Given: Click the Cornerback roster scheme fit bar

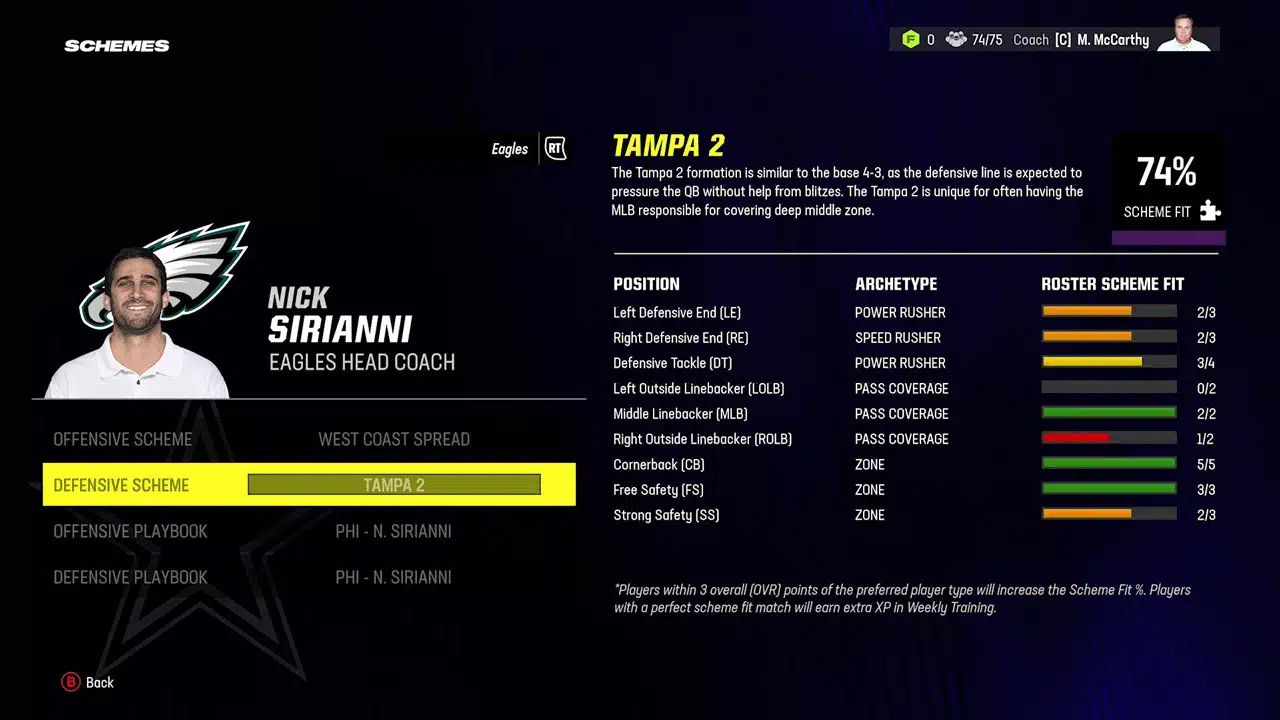Looking at the screenshot, I should (1108, 463).
